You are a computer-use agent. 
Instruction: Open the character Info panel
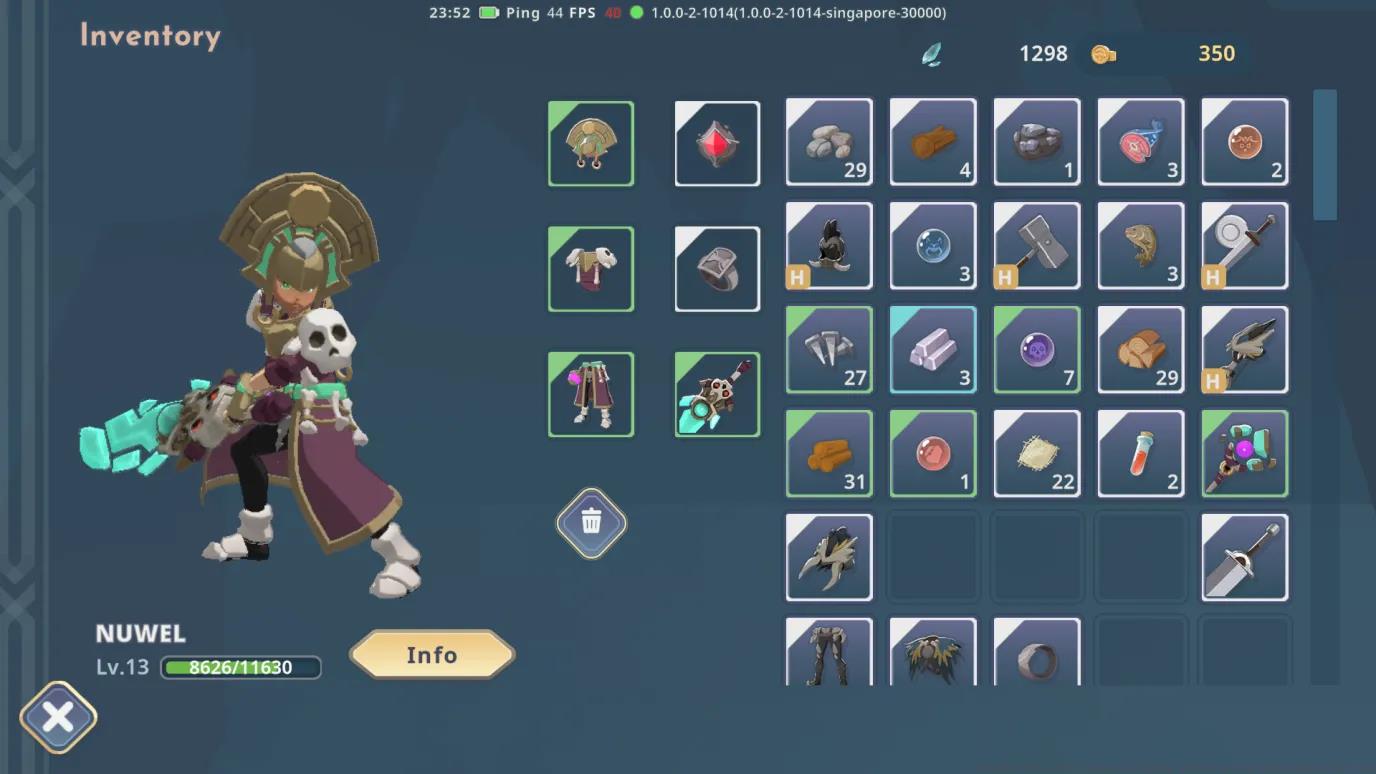tap(432, 655)
